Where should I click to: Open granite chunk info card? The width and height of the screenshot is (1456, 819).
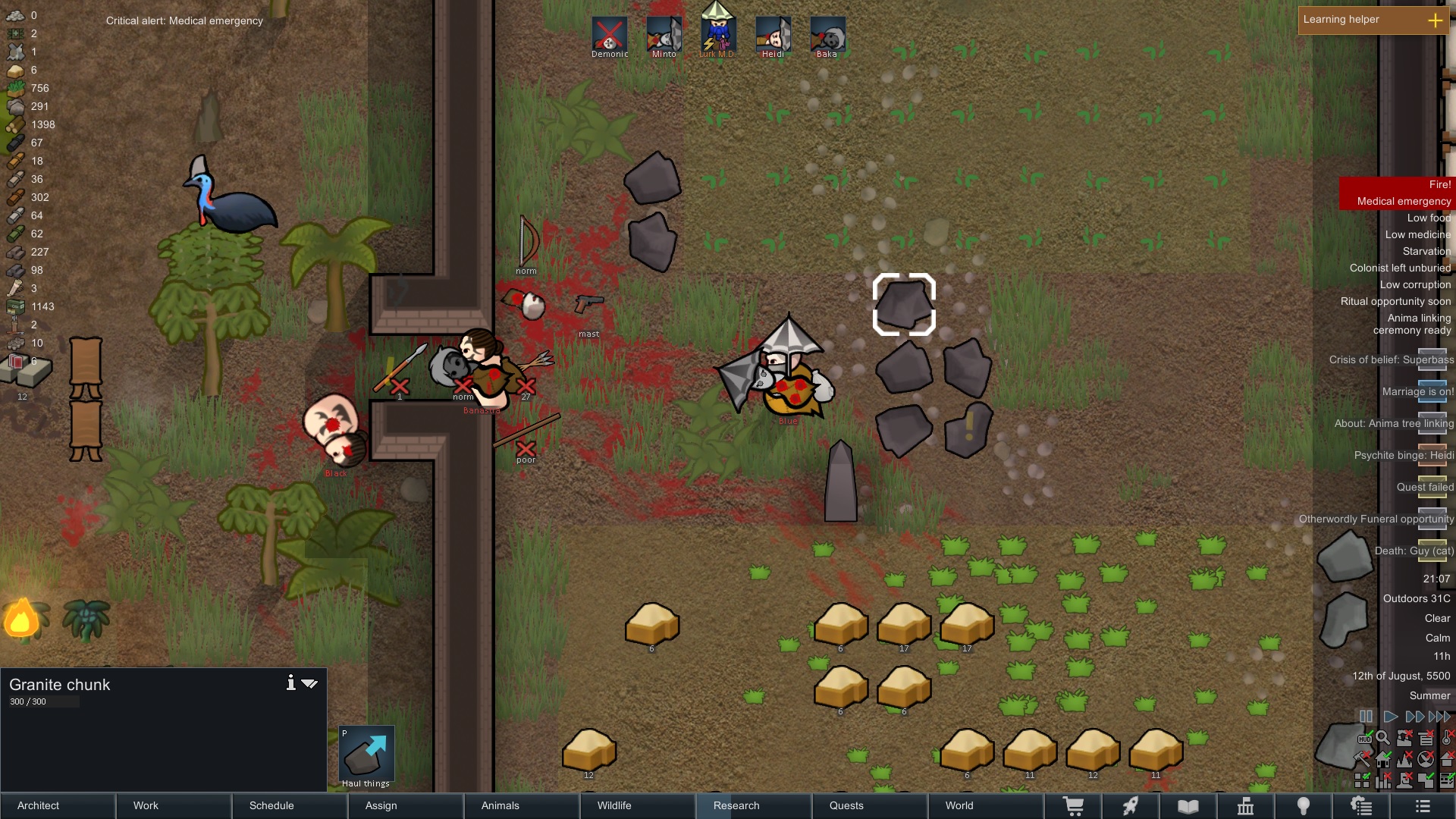(290, 683)
